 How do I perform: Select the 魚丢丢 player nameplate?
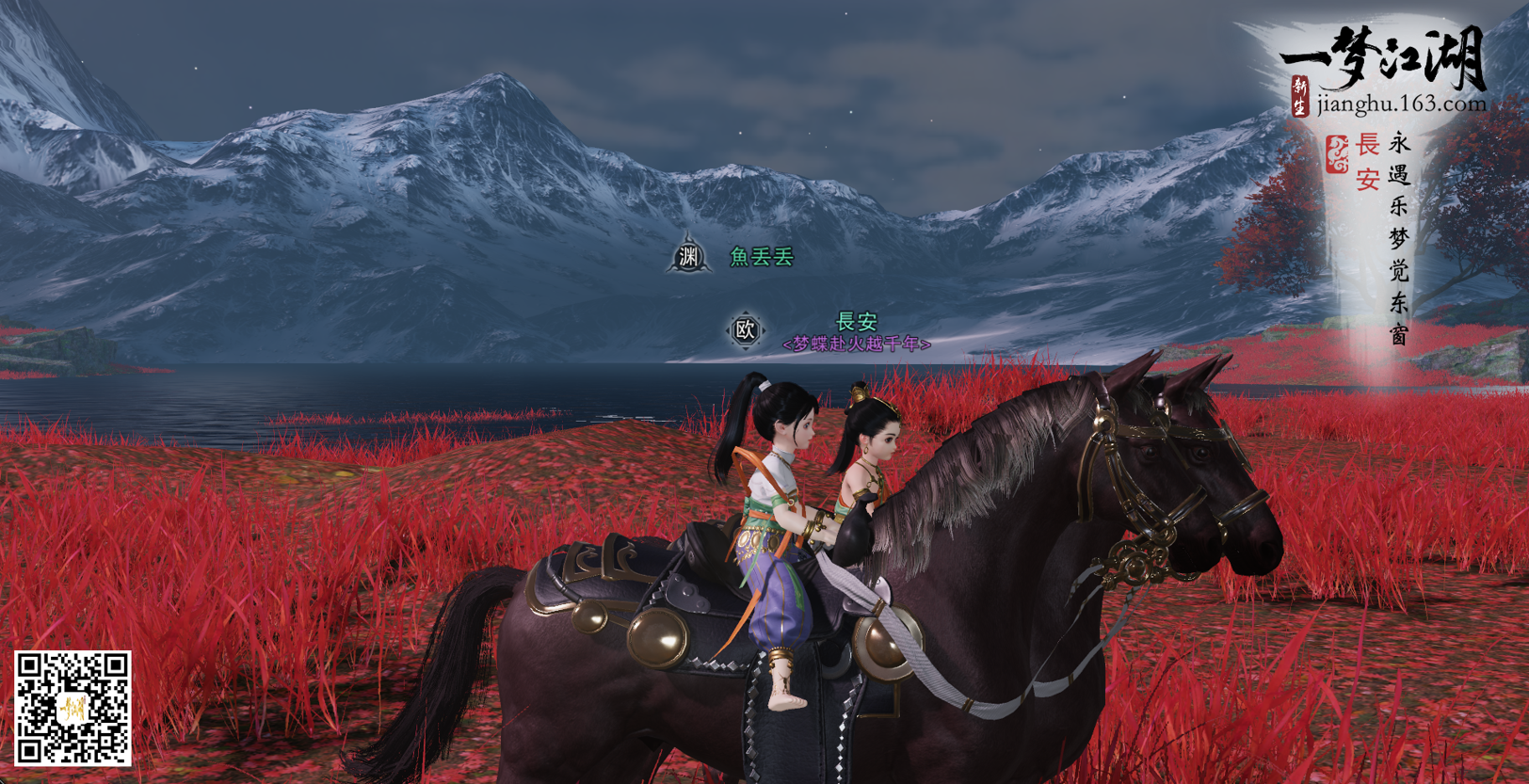tap(762, 256)
